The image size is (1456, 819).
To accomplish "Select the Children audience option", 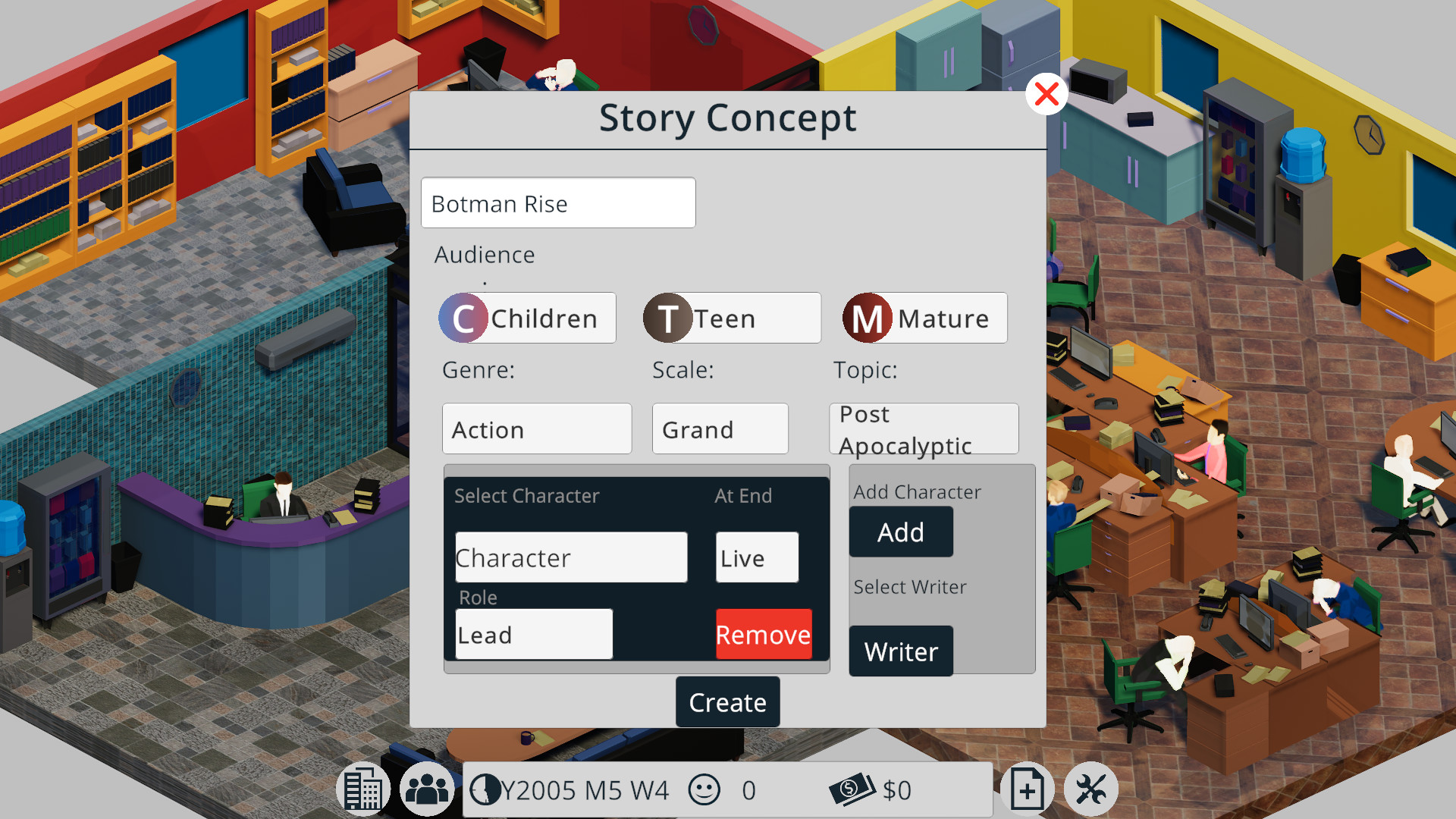I will [x=526, y=318].
